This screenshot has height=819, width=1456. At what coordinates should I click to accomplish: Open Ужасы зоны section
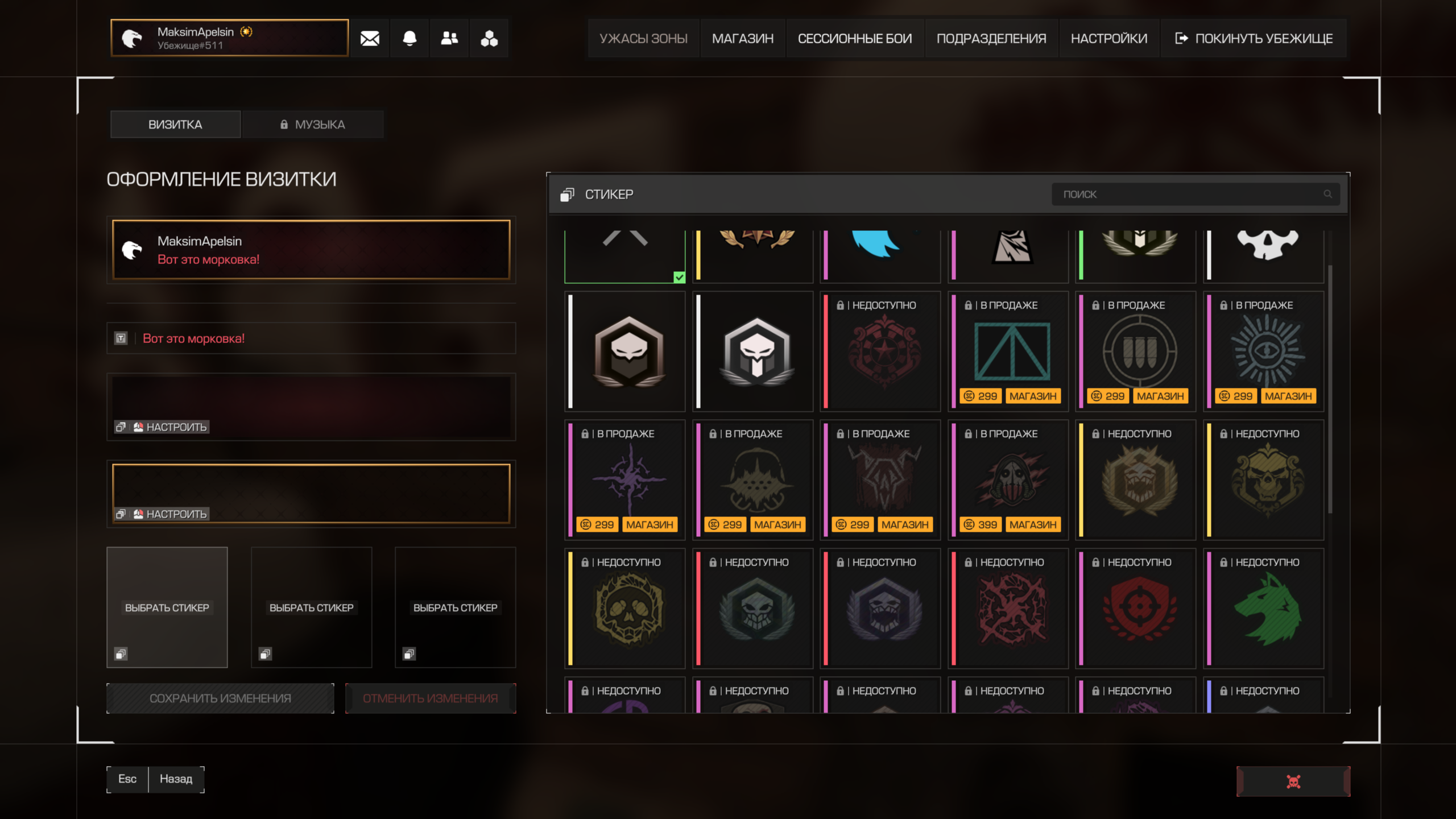[x=643, y=38]
